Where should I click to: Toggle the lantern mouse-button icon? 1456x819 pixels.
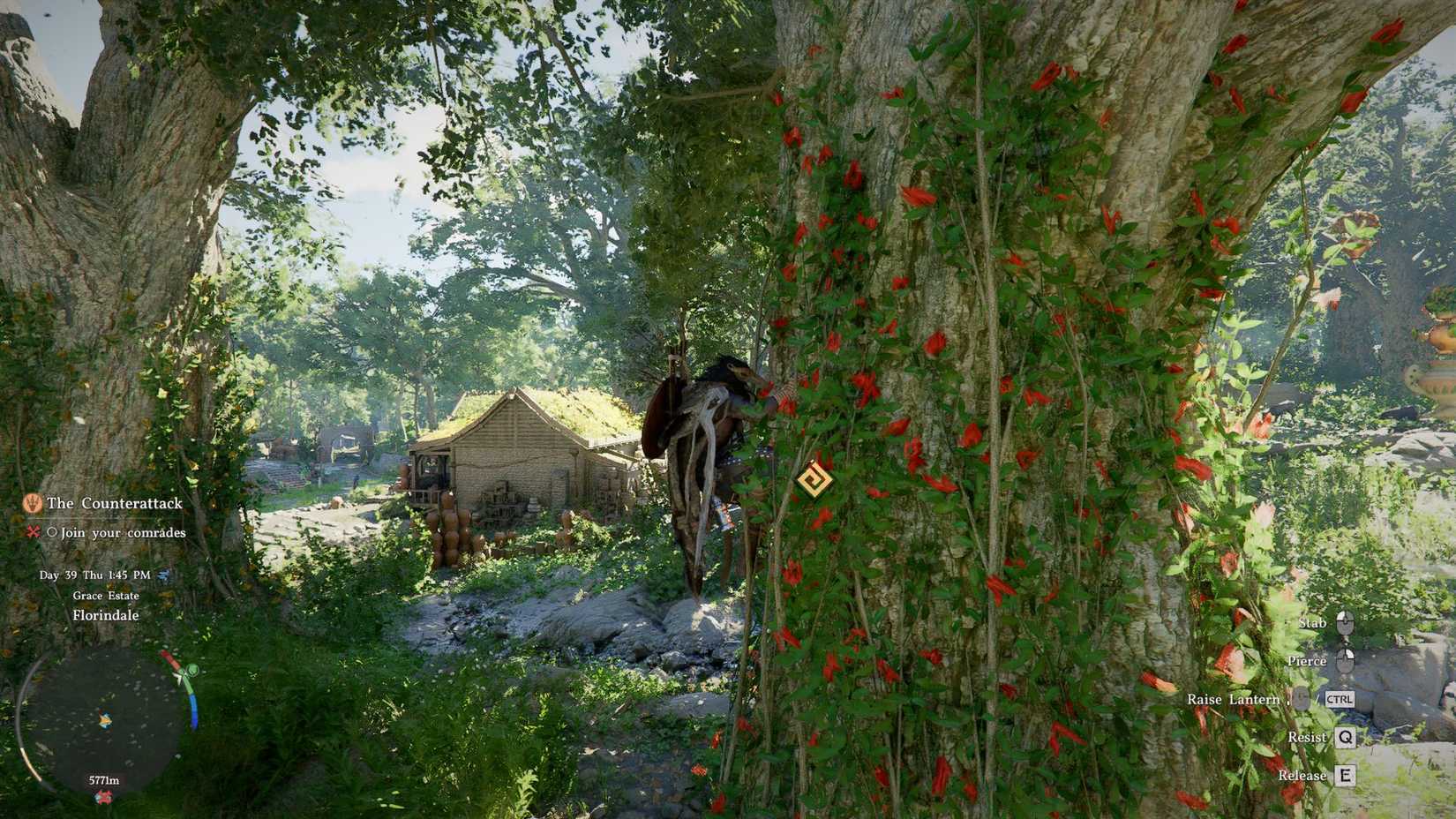pos(1301,699)
